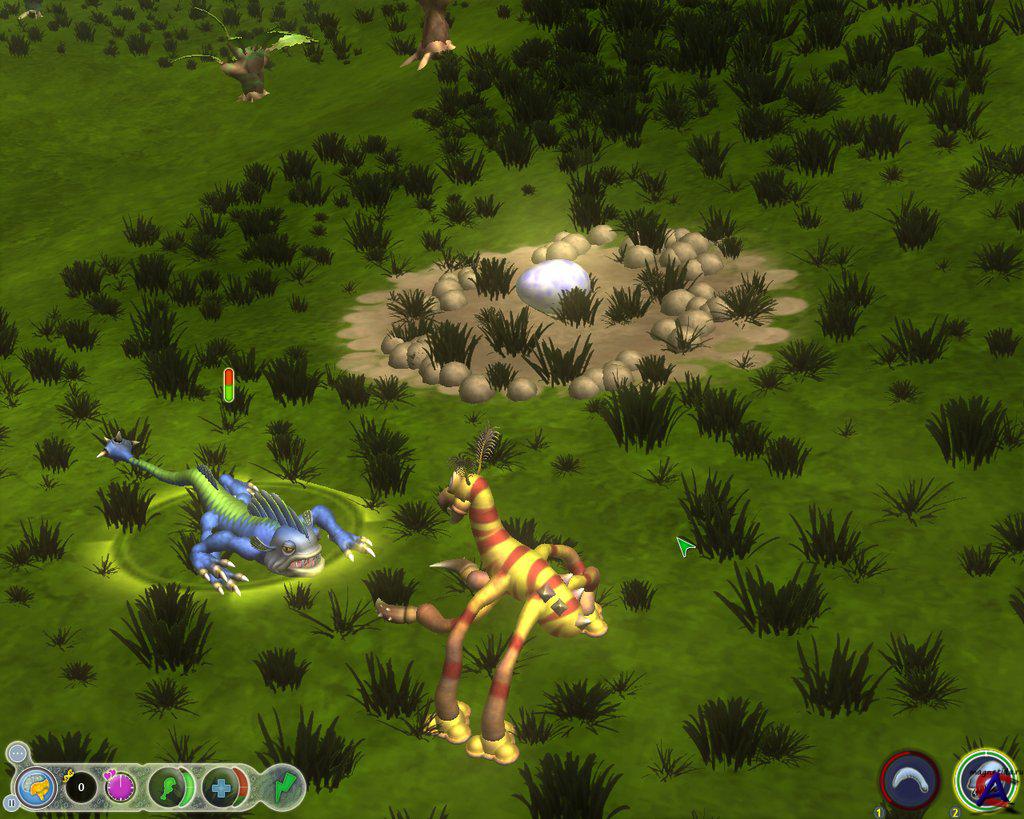Use the white claw ability in slot 1

point(909,779)
